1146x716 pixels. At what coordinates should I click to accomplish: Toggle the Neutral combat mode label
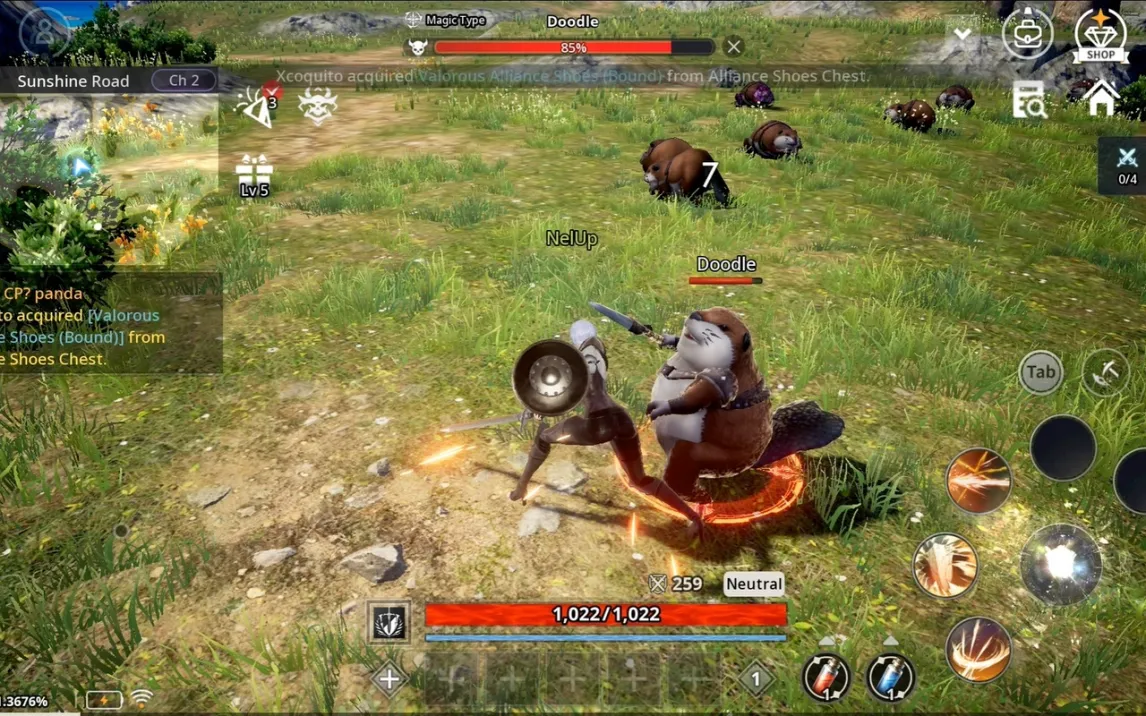point(754,584)
